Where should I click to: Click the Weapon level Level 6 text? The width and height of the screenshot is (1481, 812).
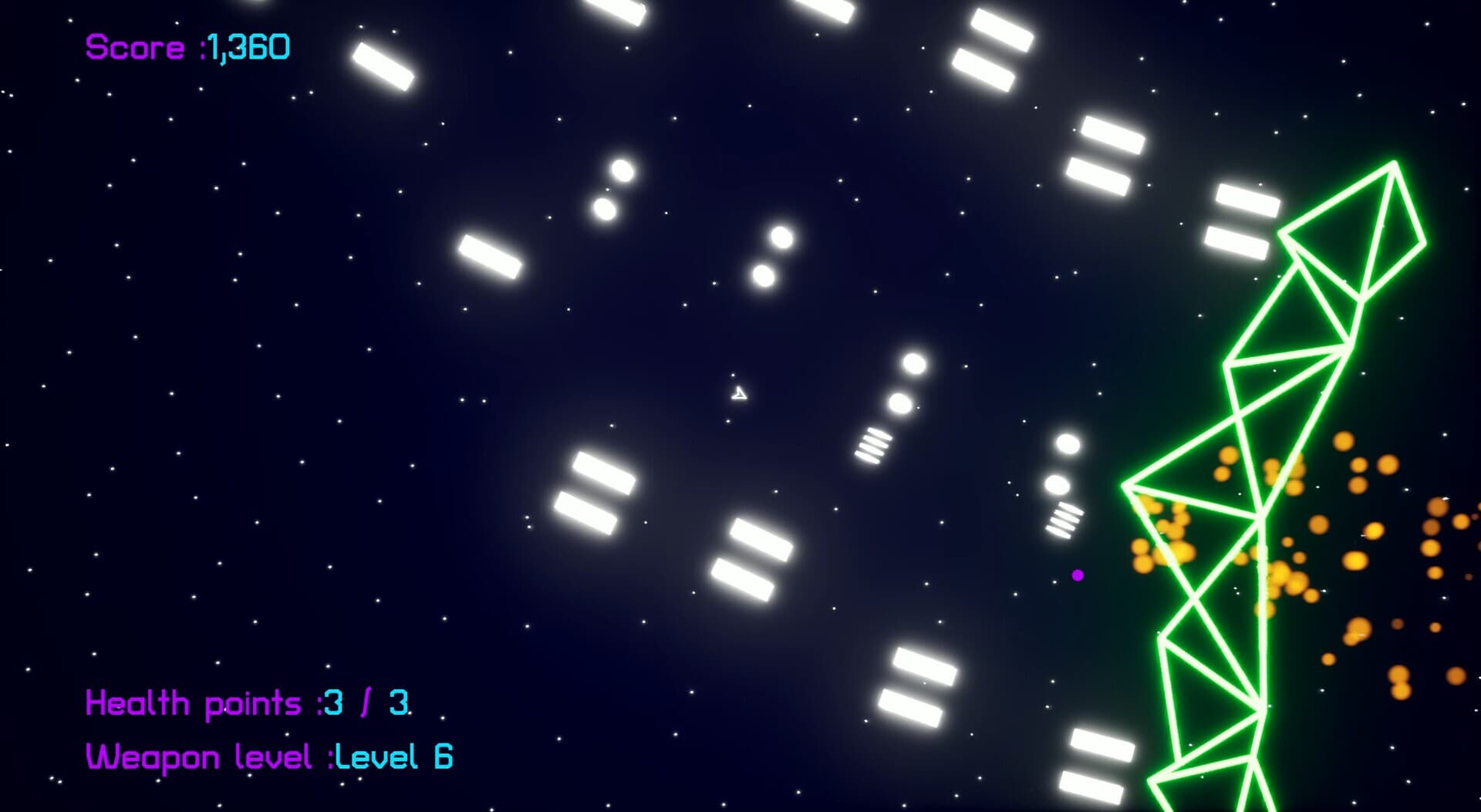(x=270, y=756)
